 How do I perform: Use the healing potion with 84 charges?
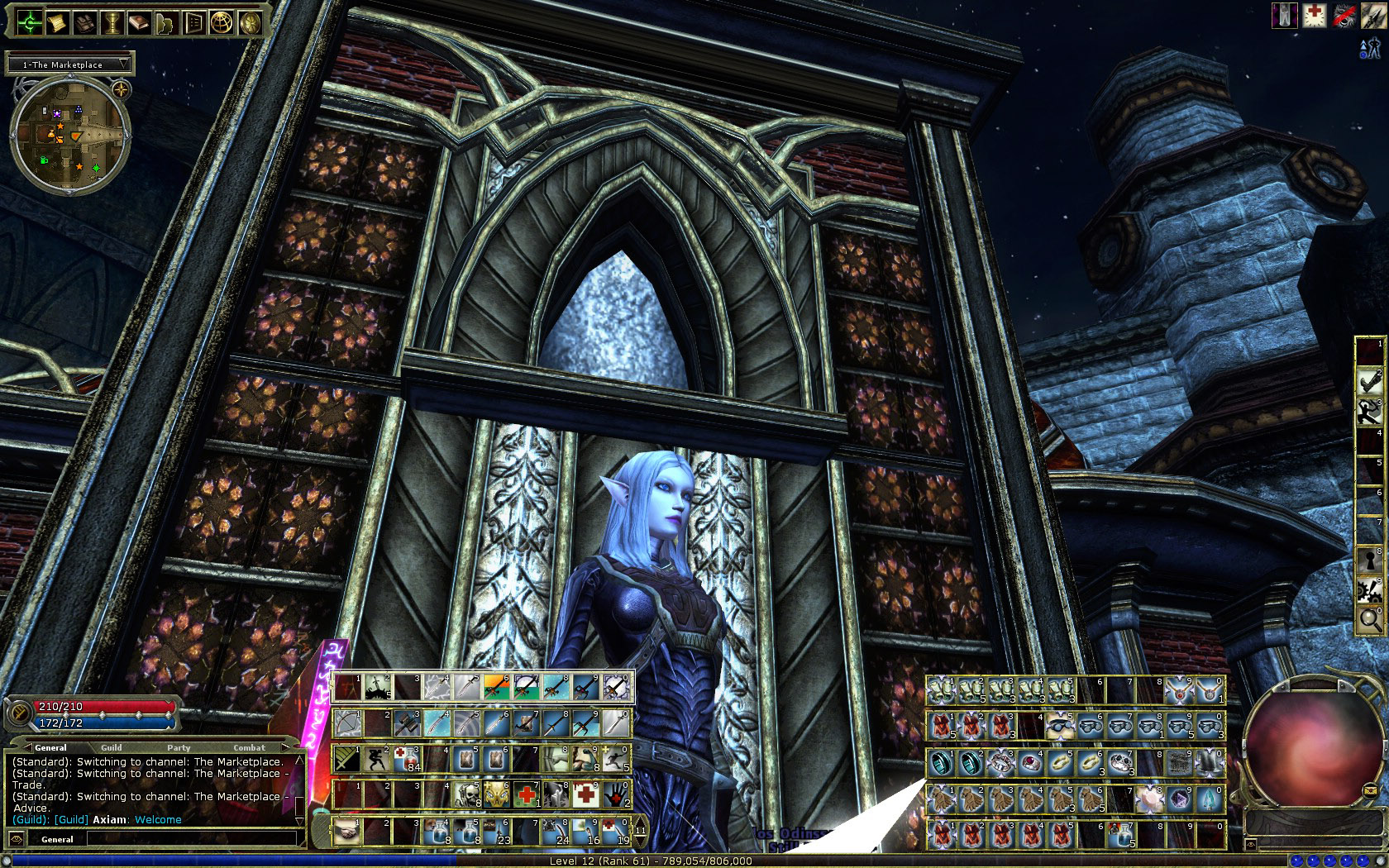click(x=405, y=759)
